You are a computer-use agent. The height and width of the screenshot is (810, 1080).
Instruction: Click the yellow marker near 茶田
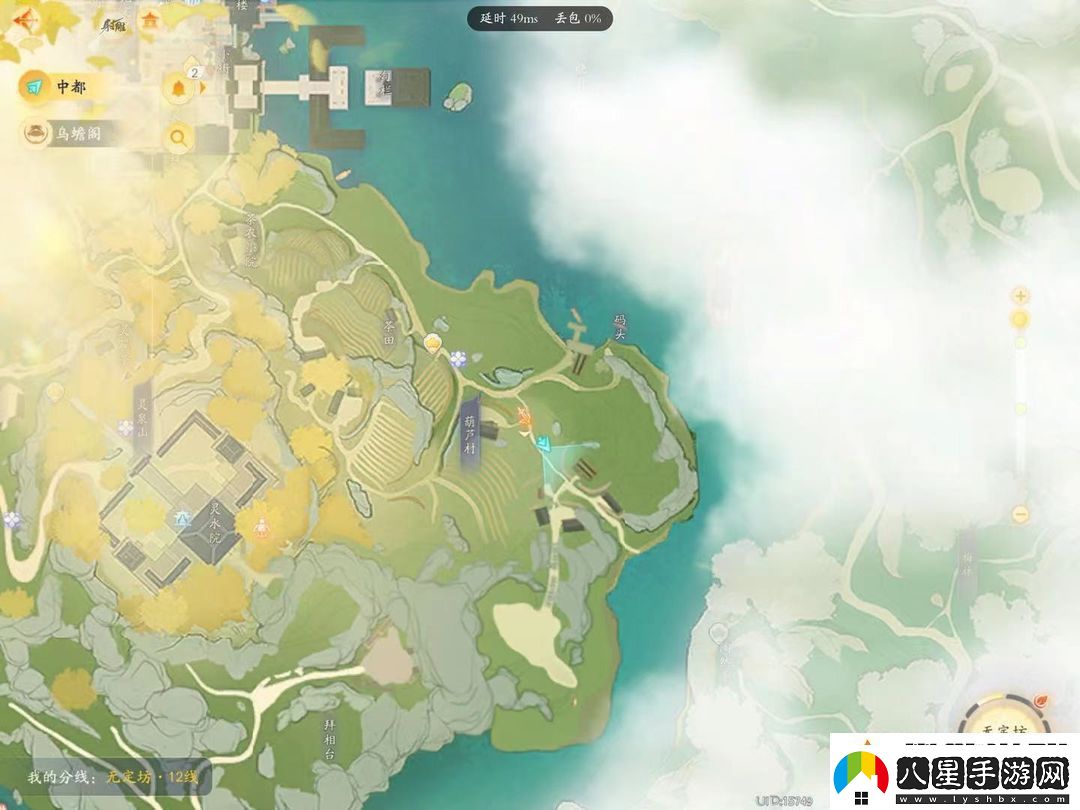(433, 345)
